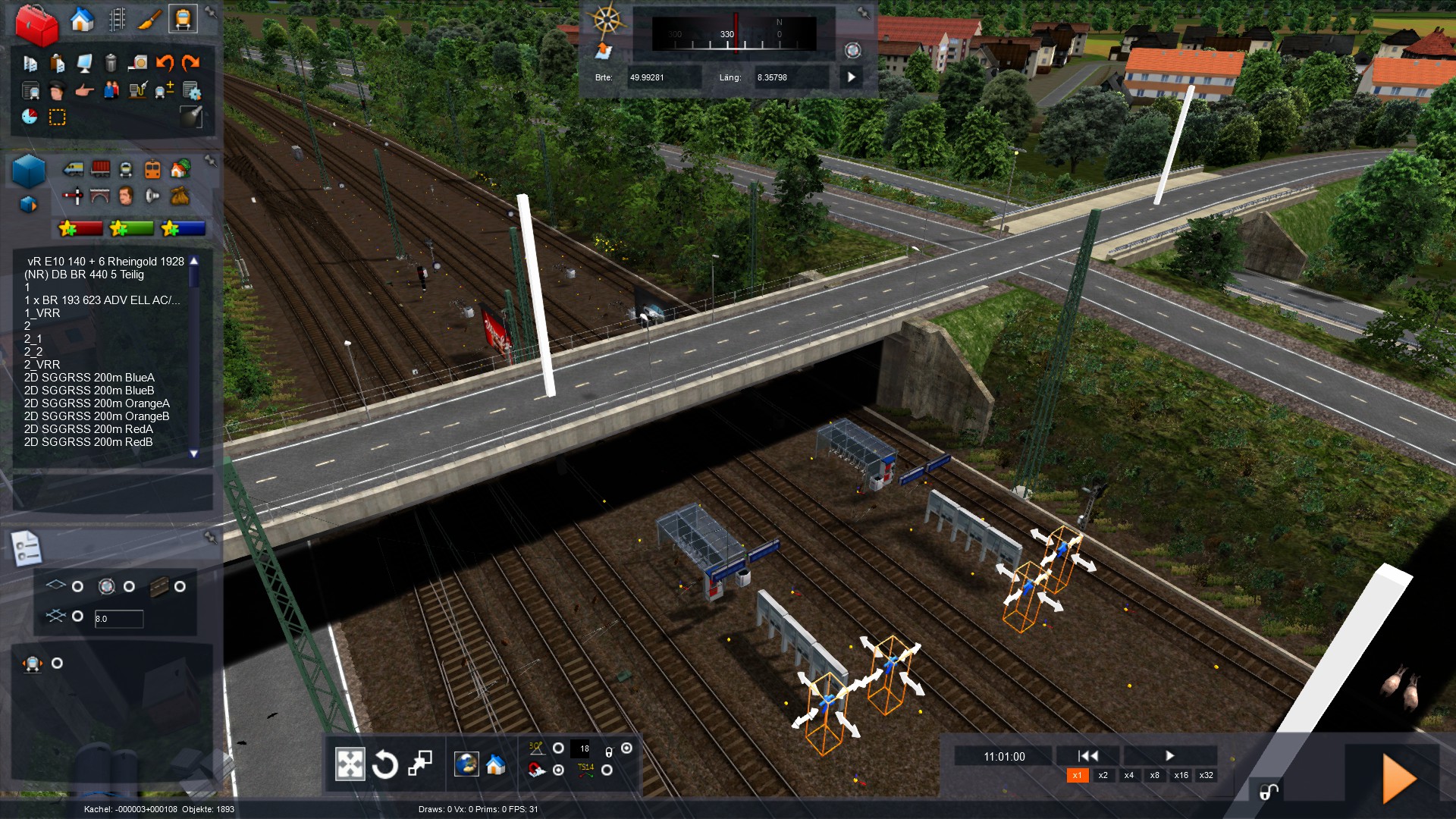Set simulation speed to x4
This screenshot has width=1456, height=819.
click(1128, 775)
